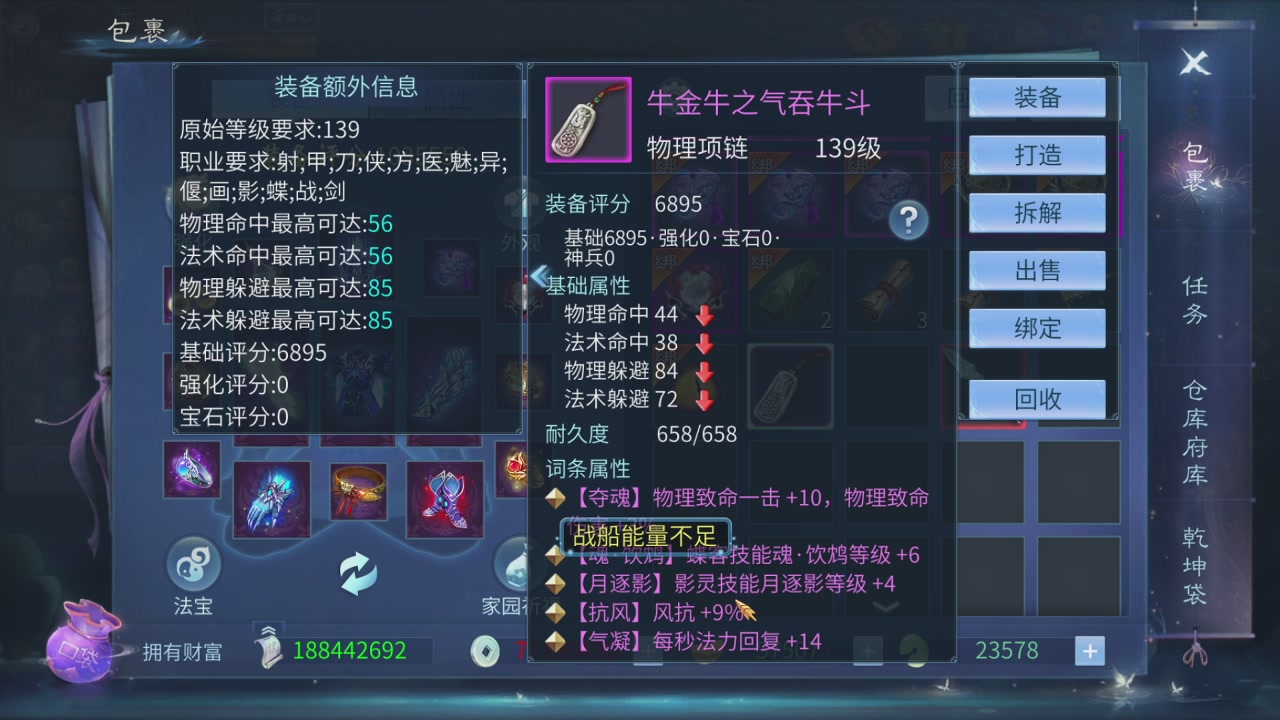This screenshot has height=720, width=1280.
Task: Expand the left arrow beside 基础属性 panel
Action: 538,273
